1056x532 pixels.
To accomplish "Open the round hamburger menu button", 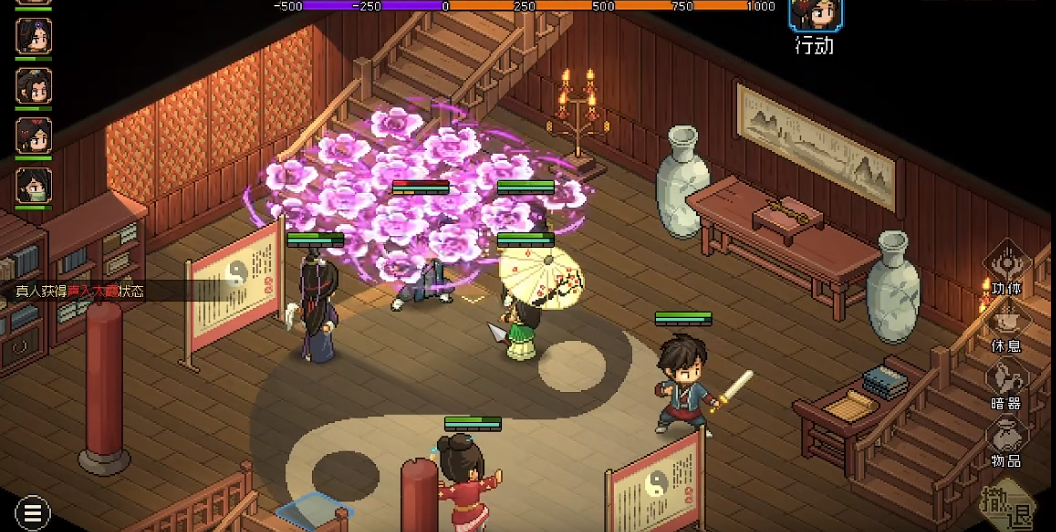I will (32, 512).
